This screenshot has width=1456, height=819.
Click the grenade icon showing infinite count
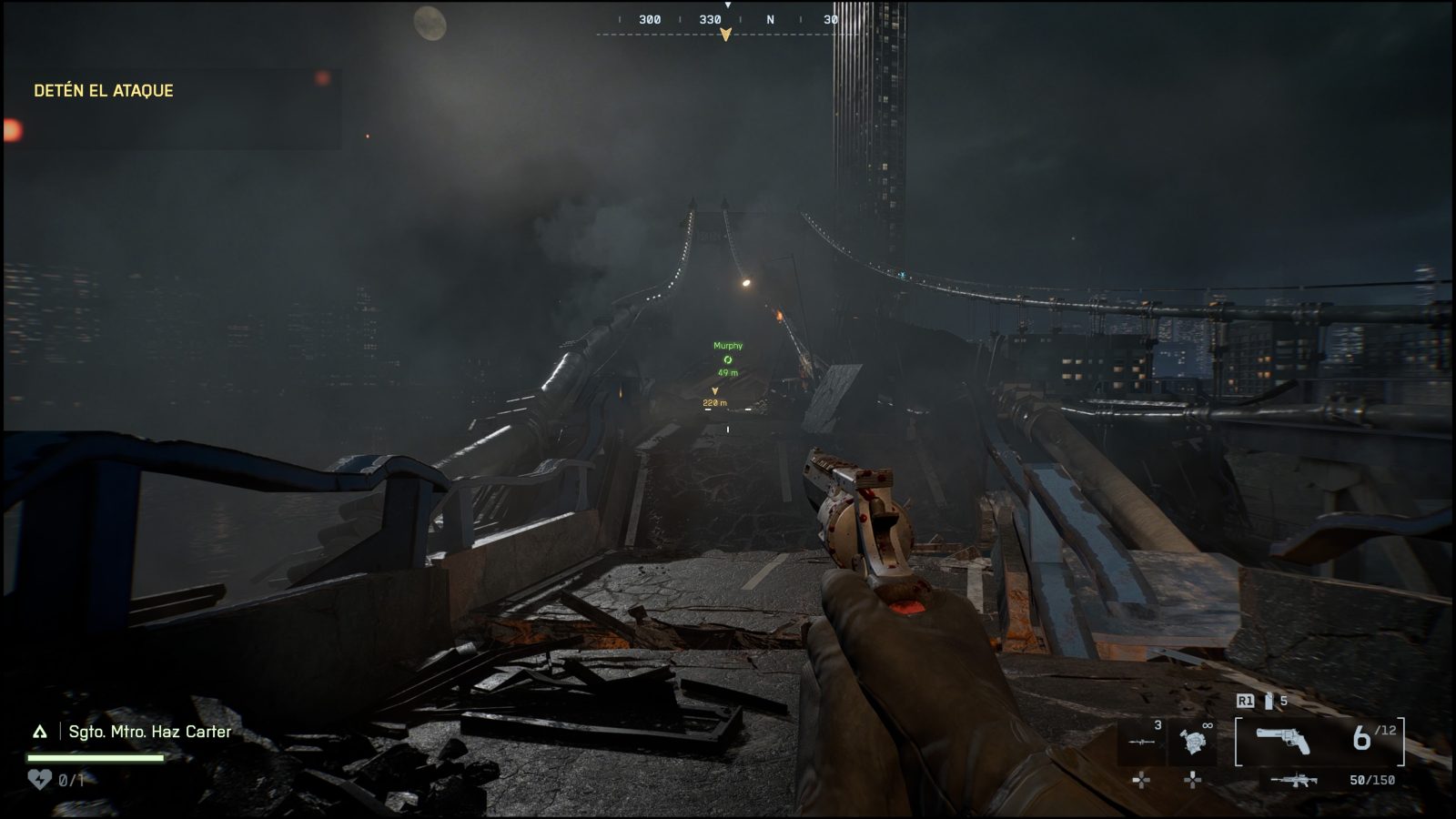(1193, 741)
